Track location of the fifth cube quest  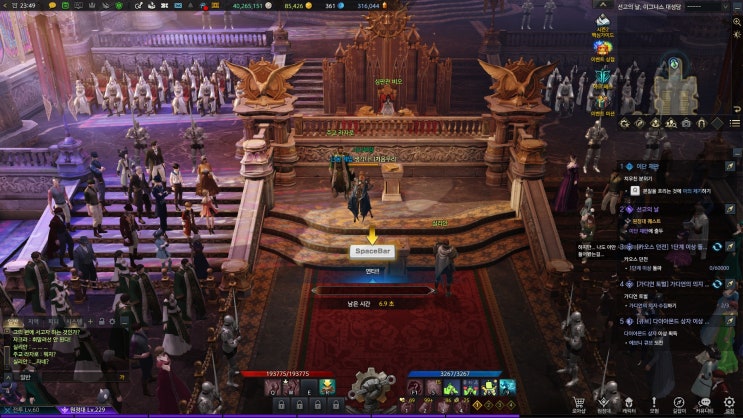point(730,321)
